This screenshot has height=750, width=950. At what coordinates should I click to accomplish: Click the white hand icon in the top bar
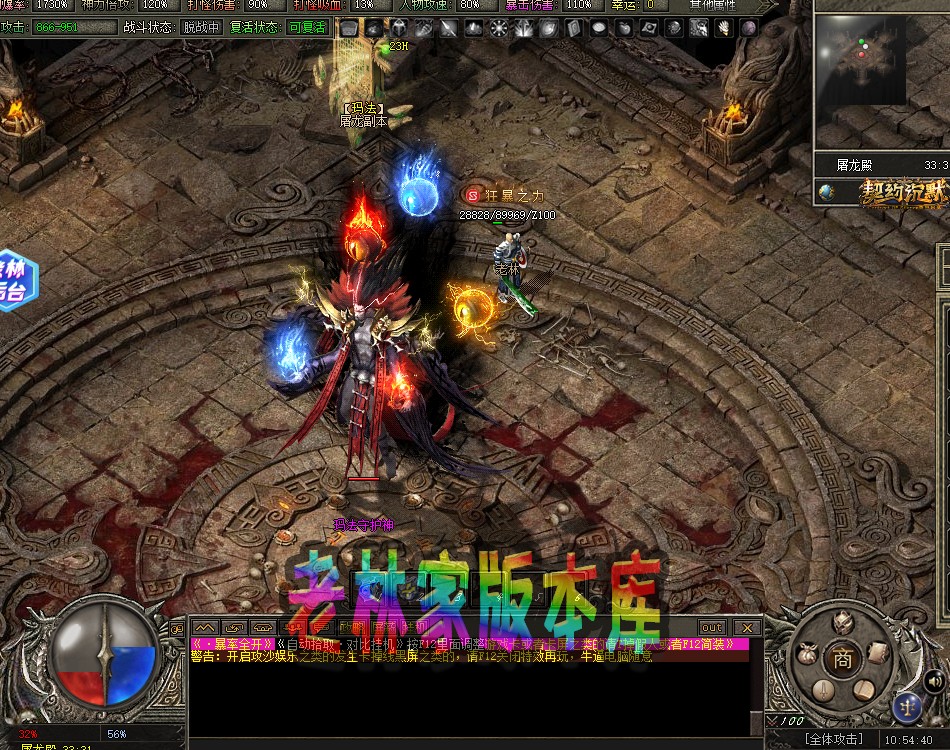[723, 28]
